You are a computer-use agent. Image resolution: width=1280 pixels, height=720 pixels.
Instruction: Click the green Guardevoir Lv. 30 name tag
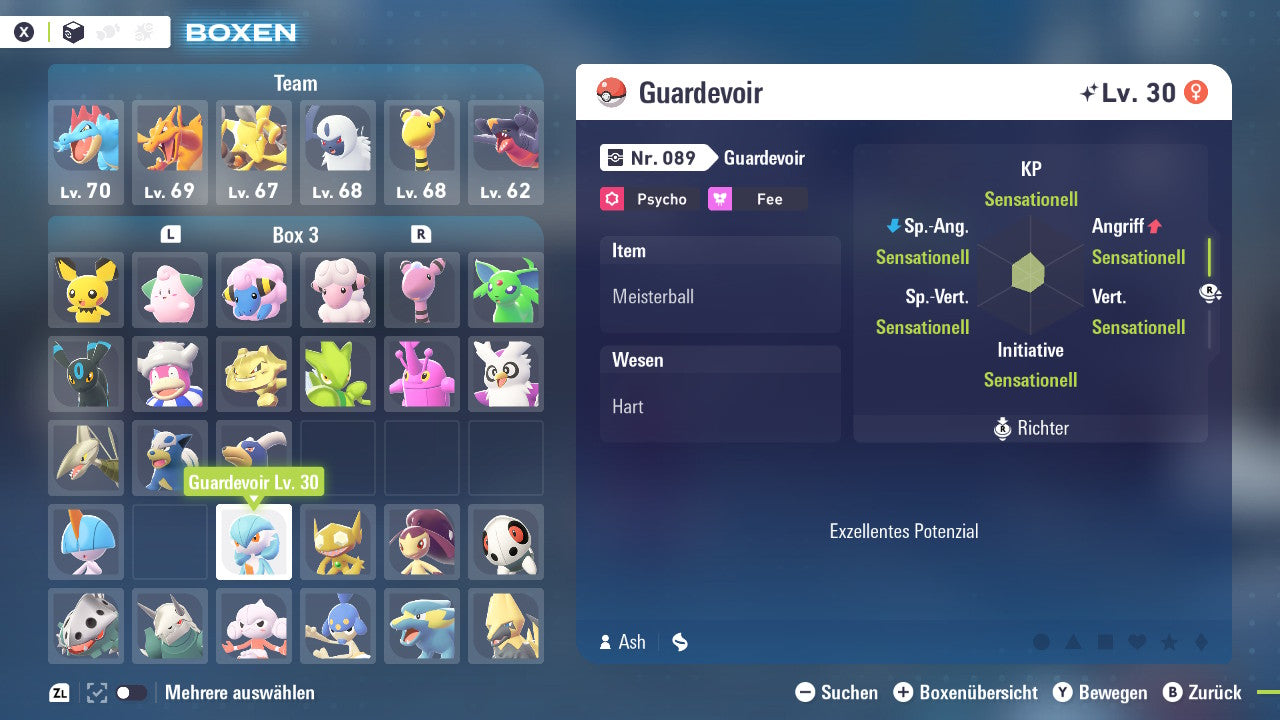pos(254,481)
